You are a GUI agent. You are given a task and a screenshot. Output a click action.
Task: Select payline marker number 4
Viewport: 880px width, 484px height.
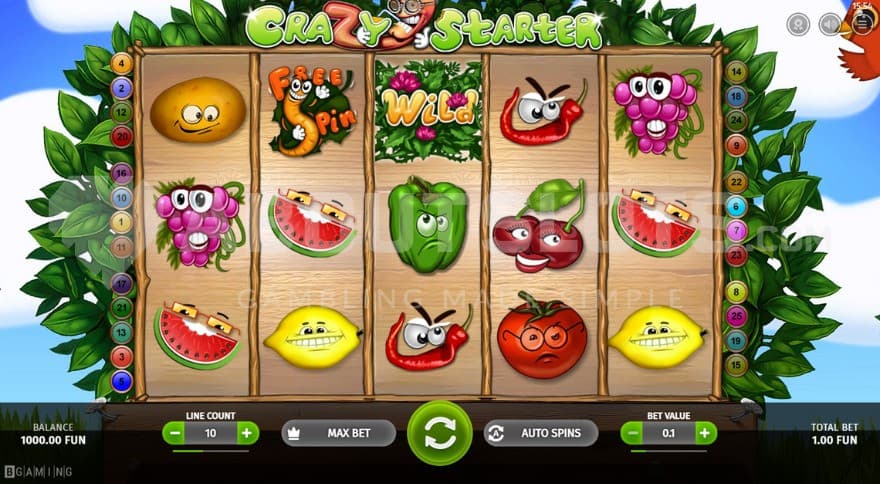coord(123,64)
